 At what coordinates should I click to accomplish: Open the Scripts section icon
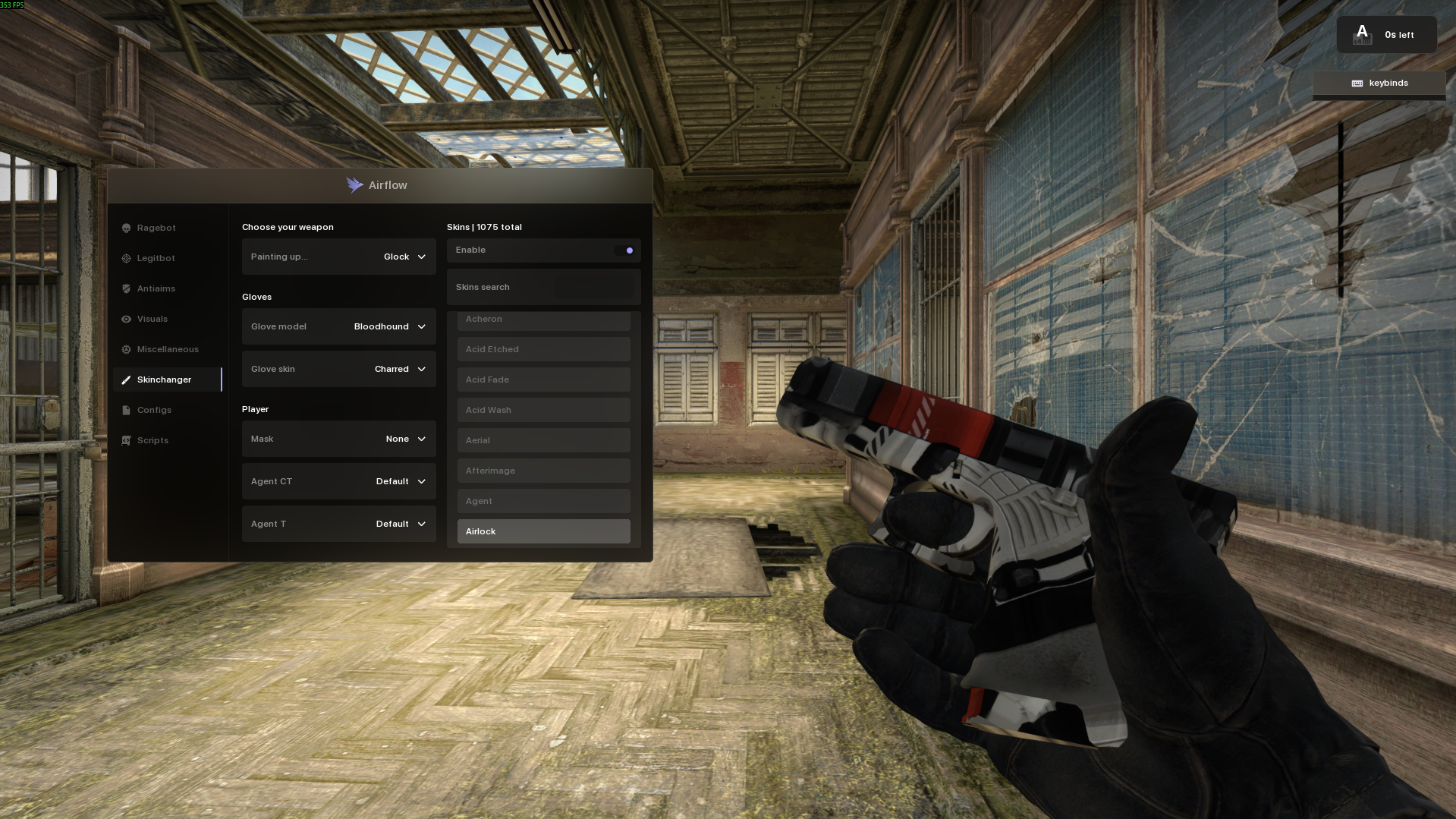(x=126, y=440)
